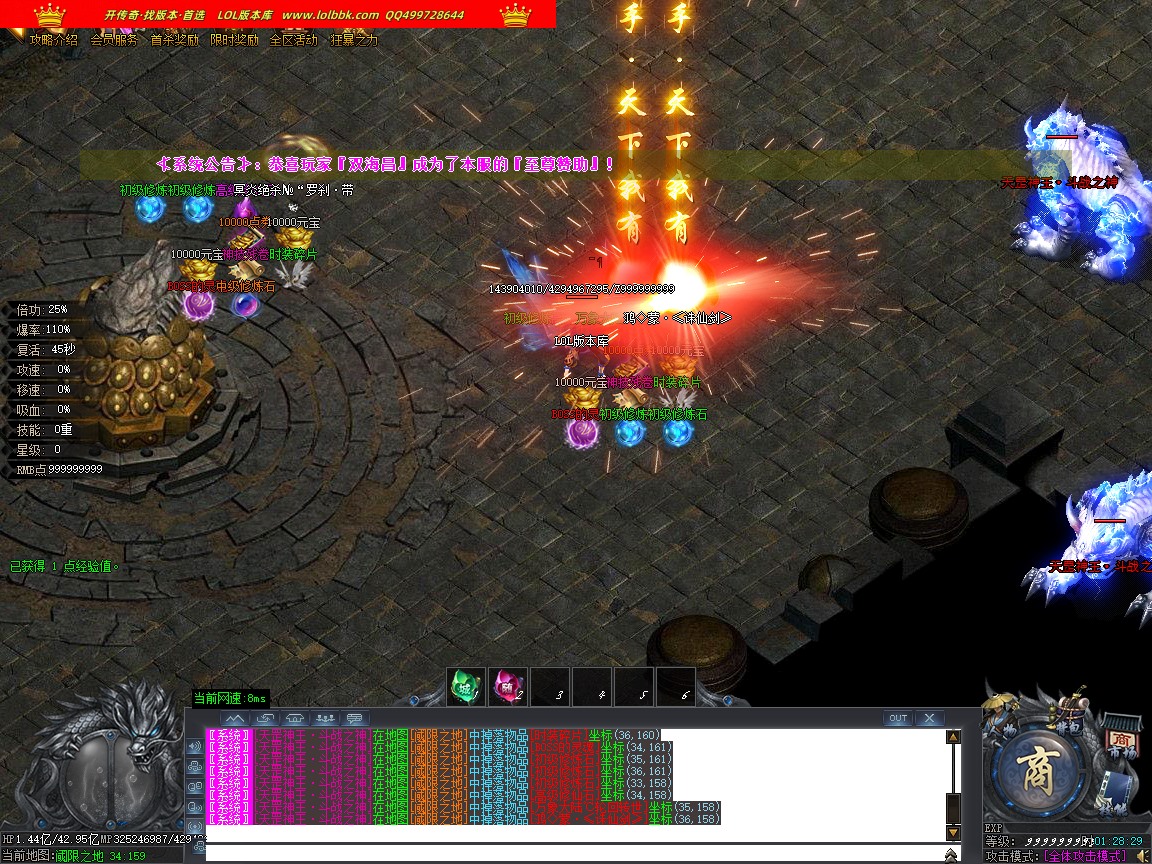
Task: Click the OUT button on the chat panel
Action: coord(898,718)
